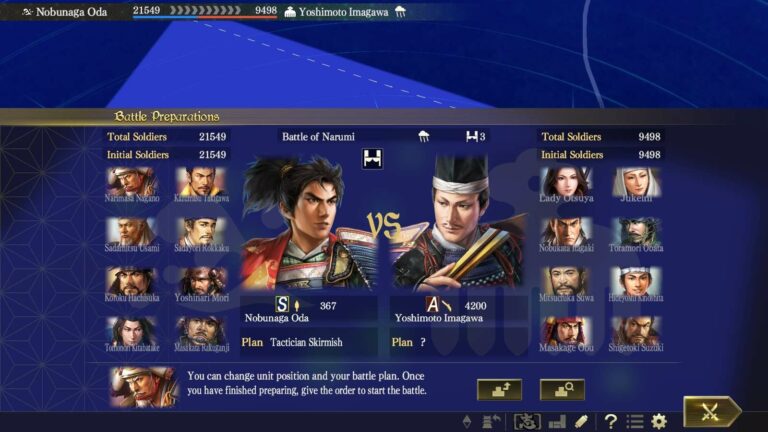Image resolution: width=768 pixels, height=432 pixels.
Task: Open the list menu icon
Action: (x=634, y=421)
